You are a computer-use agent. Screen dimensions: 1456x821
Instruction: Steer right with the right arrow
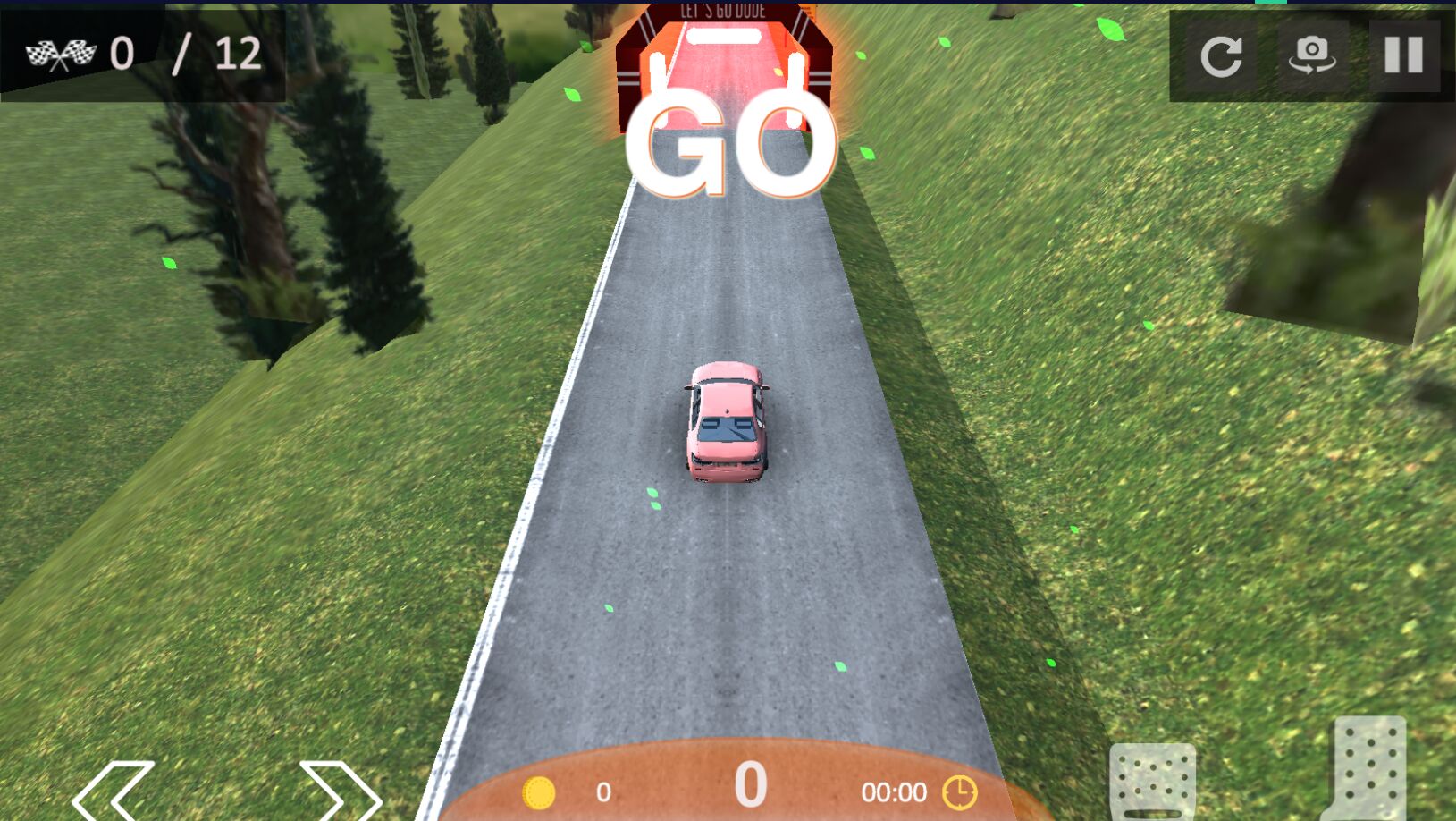pyautogui.click(x=340, y=790)
